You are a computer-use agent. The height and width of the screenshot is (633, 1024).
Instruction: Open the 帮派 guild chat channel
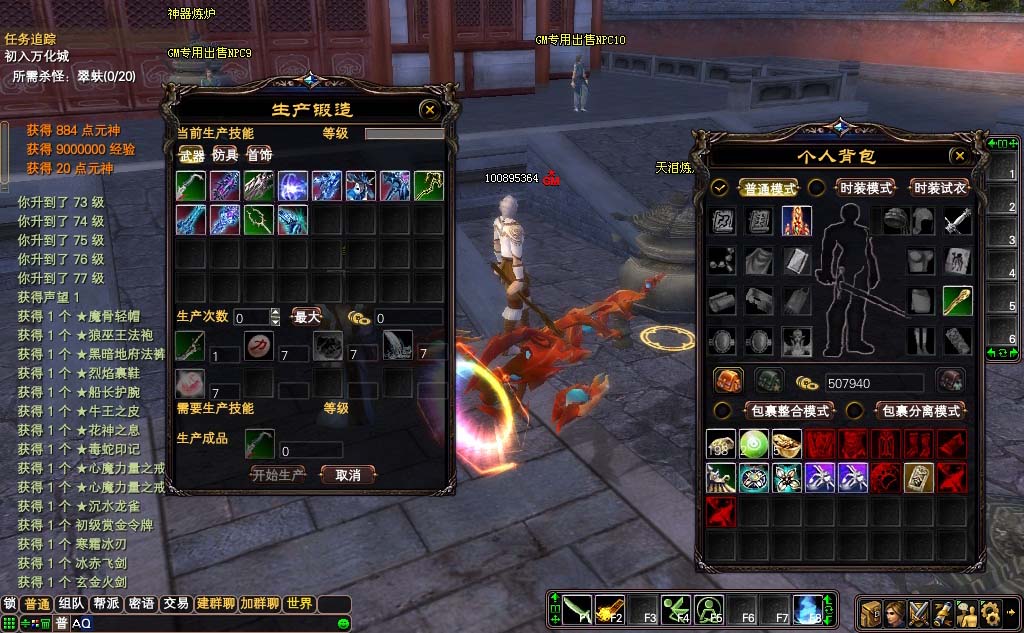(x=106, y=604)
